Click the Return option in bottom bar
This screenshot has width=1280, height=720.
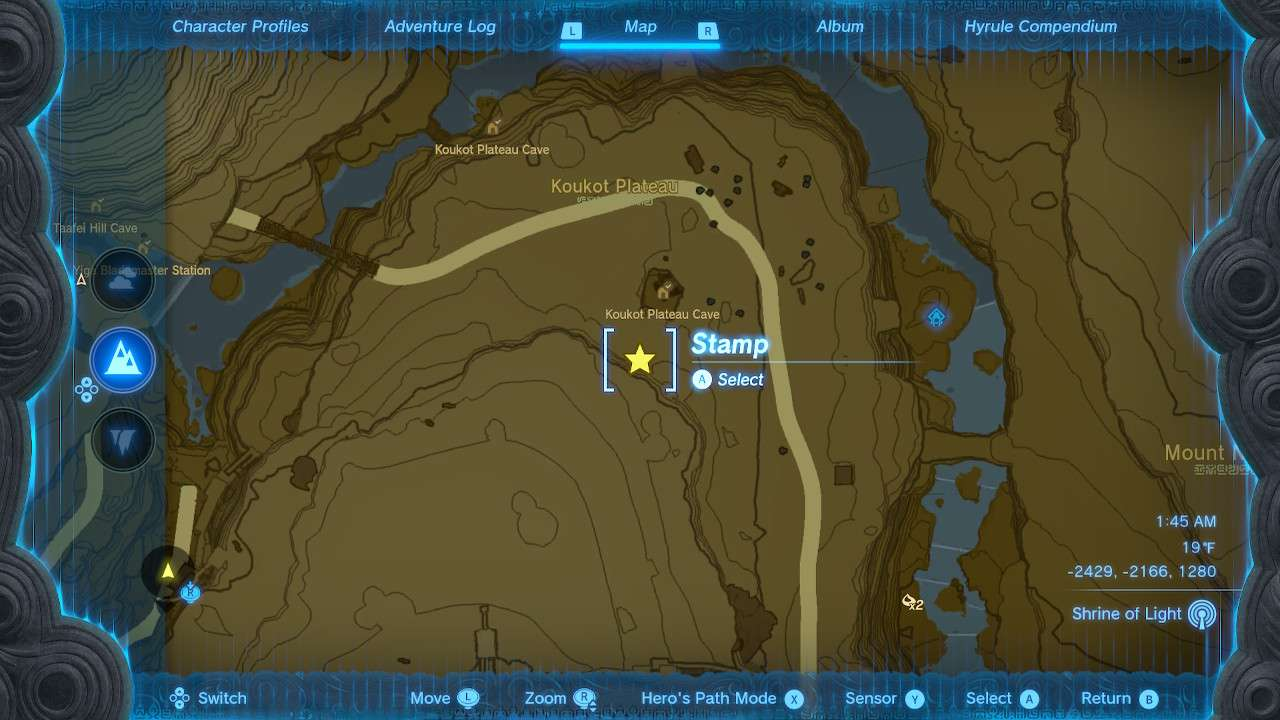pos(1113,698)
